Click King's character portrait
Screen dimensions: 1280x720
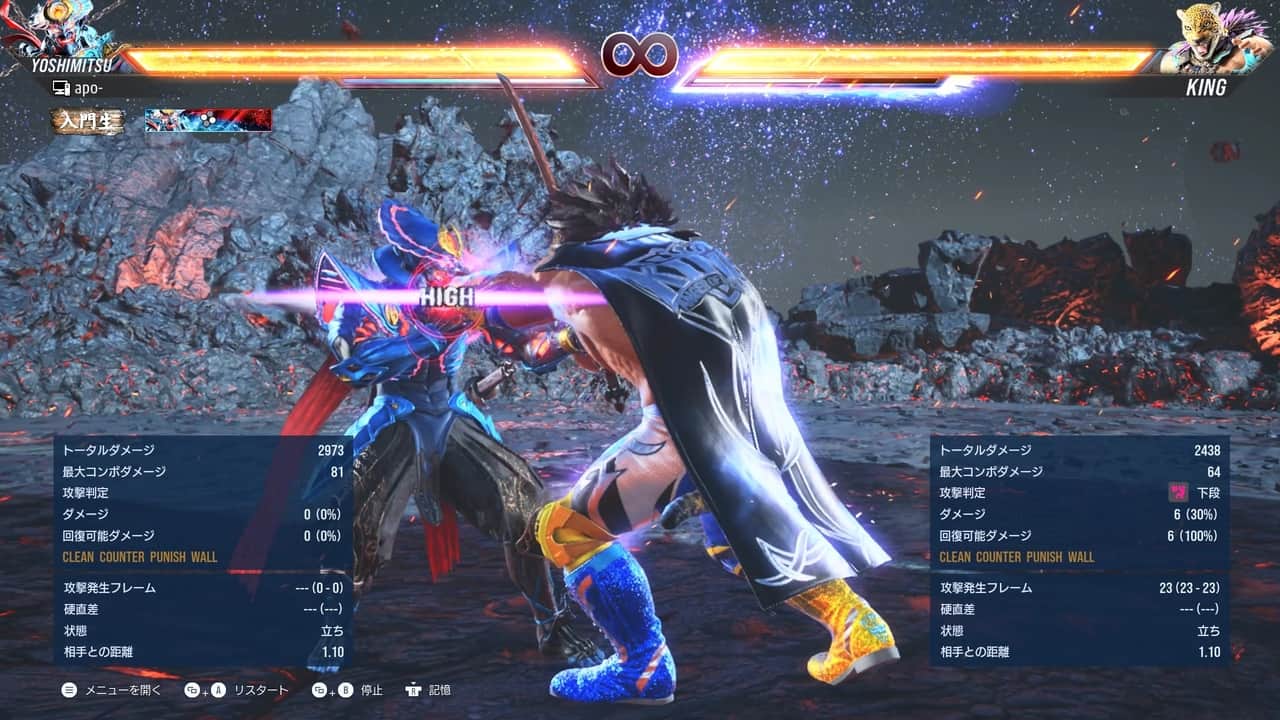[1214, 38]
